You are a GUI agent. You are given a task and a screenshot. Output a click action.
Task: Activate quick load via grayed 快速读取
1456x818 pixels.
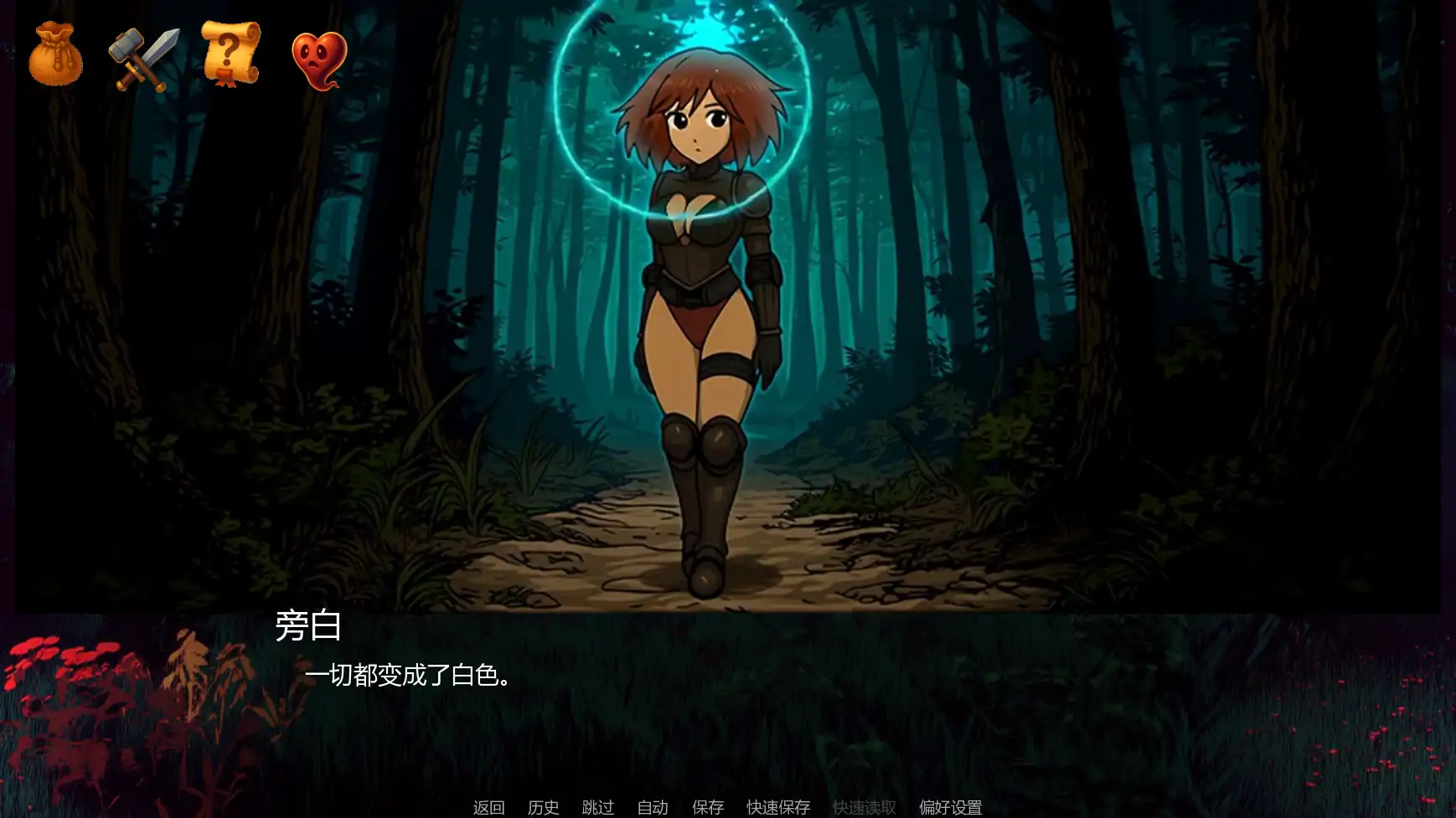(864, 806)
